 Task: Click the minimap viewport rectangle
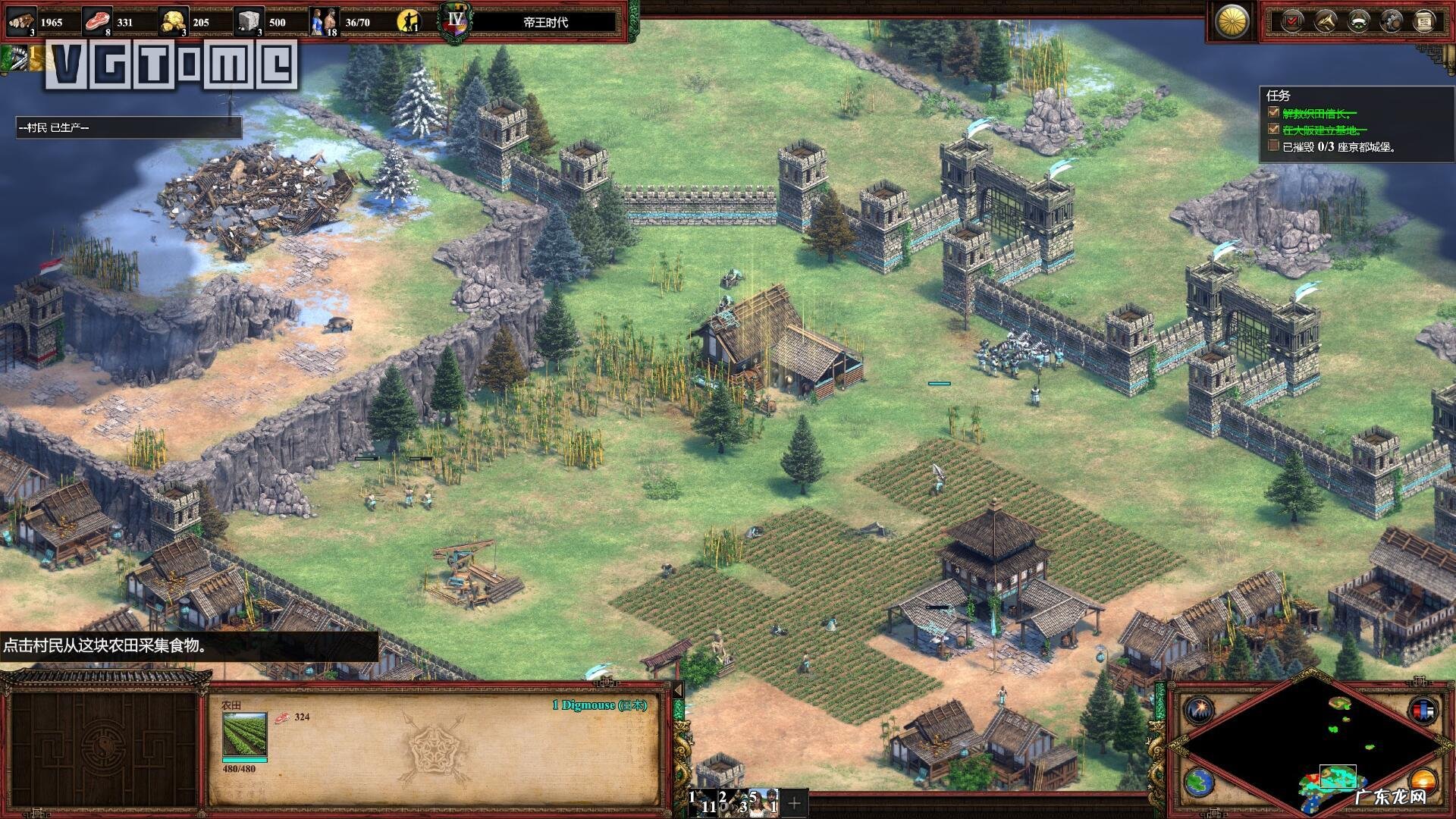coord(1337,777)
